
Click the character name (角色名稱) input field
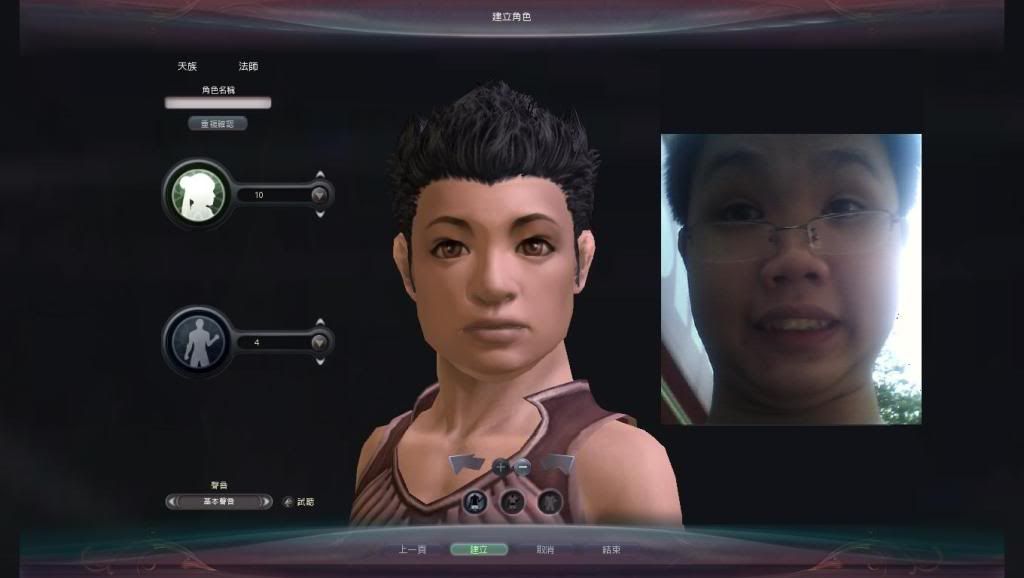pos(218,102)
